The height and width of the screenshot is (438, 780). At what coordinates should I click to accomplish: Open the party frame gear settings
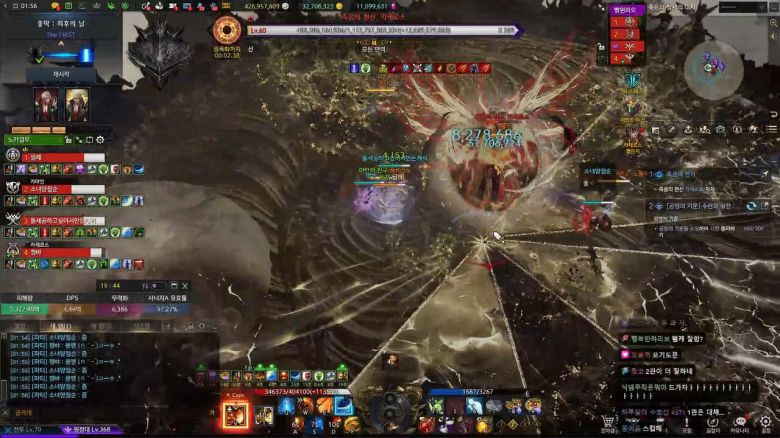click(99, 140)
